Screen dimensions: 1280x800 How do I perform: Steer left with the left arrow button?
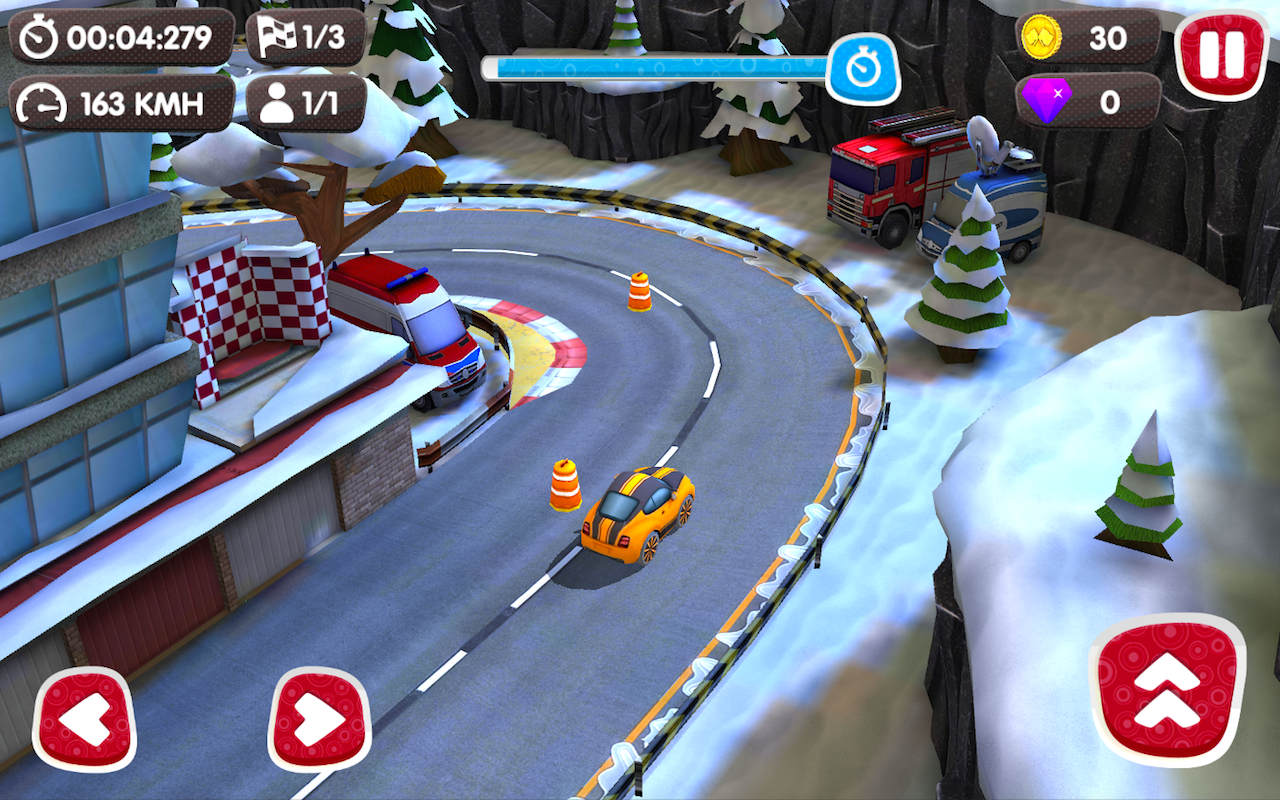(85, 718)
